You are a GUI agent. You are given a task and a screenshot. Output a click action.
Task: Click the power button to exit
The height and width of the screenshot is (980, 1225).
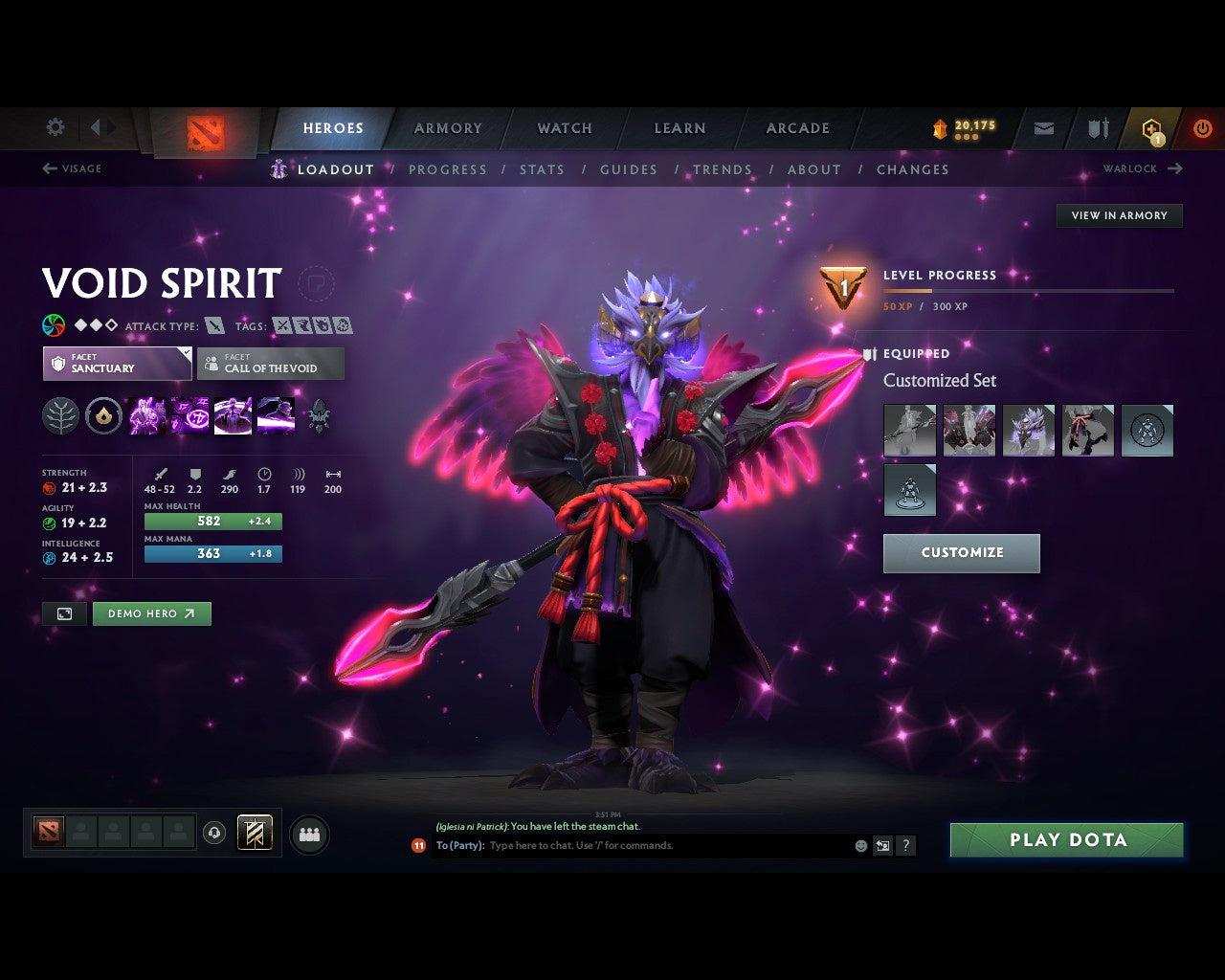pos(1203,127)
